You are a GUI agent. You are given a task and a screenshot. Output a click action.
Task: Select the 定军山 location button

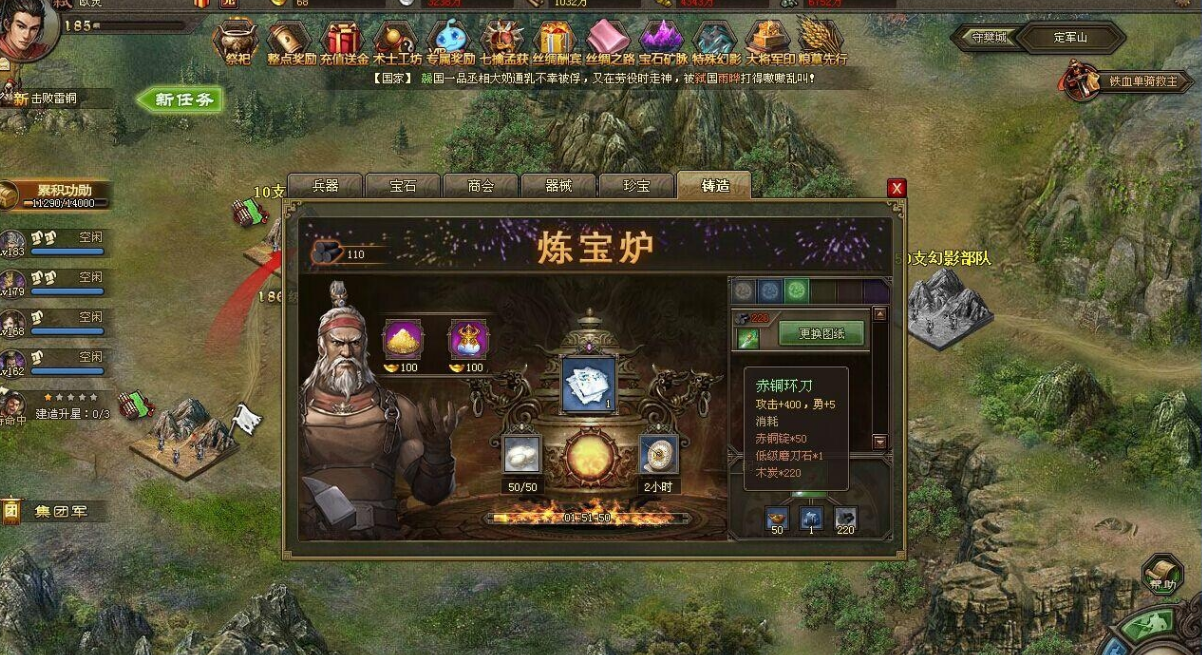point(1070,38)
